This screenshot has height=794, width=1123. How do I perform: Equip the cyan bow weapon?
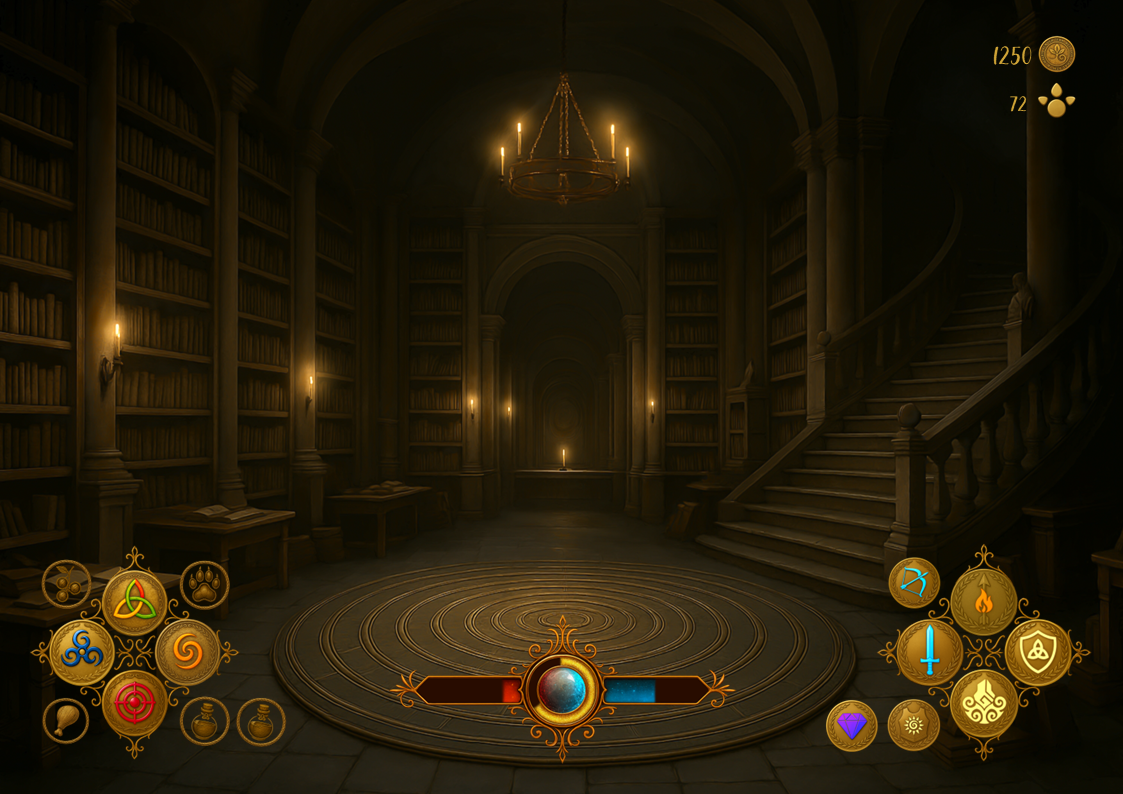pyautogui.click(x=913, y=582)
